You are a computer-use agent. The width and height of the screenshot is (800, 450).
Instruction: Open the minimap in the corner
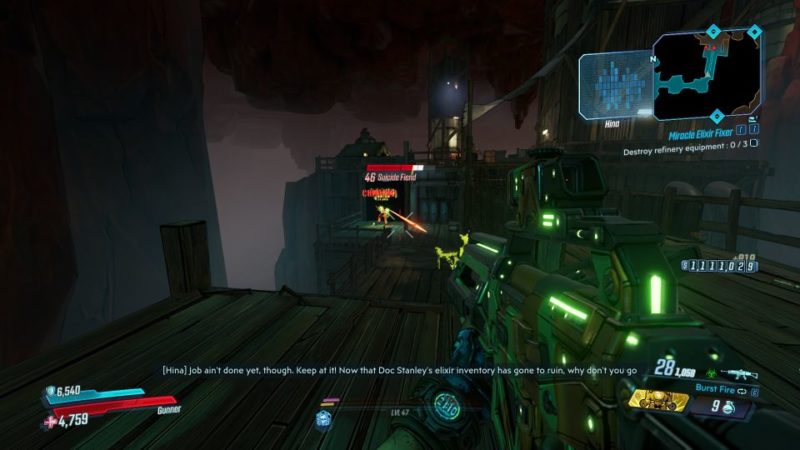(707, 73)
